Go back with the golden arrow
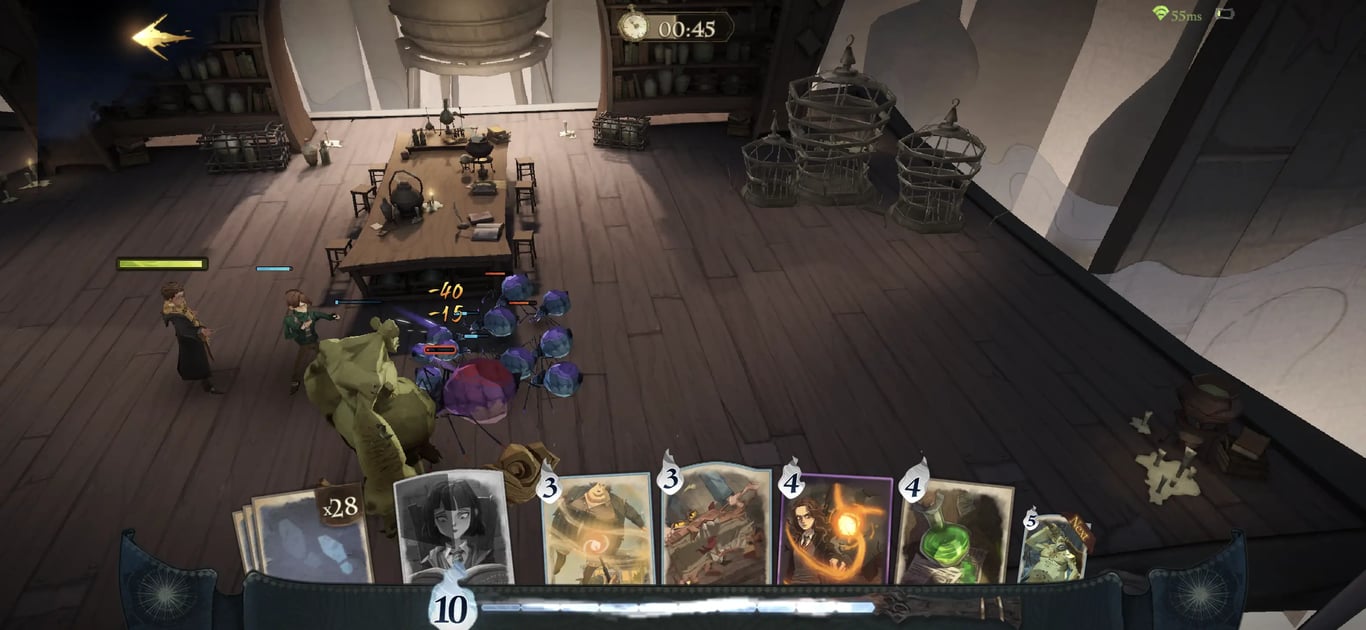Screen dimensions: 1366x630 (161, 37)
